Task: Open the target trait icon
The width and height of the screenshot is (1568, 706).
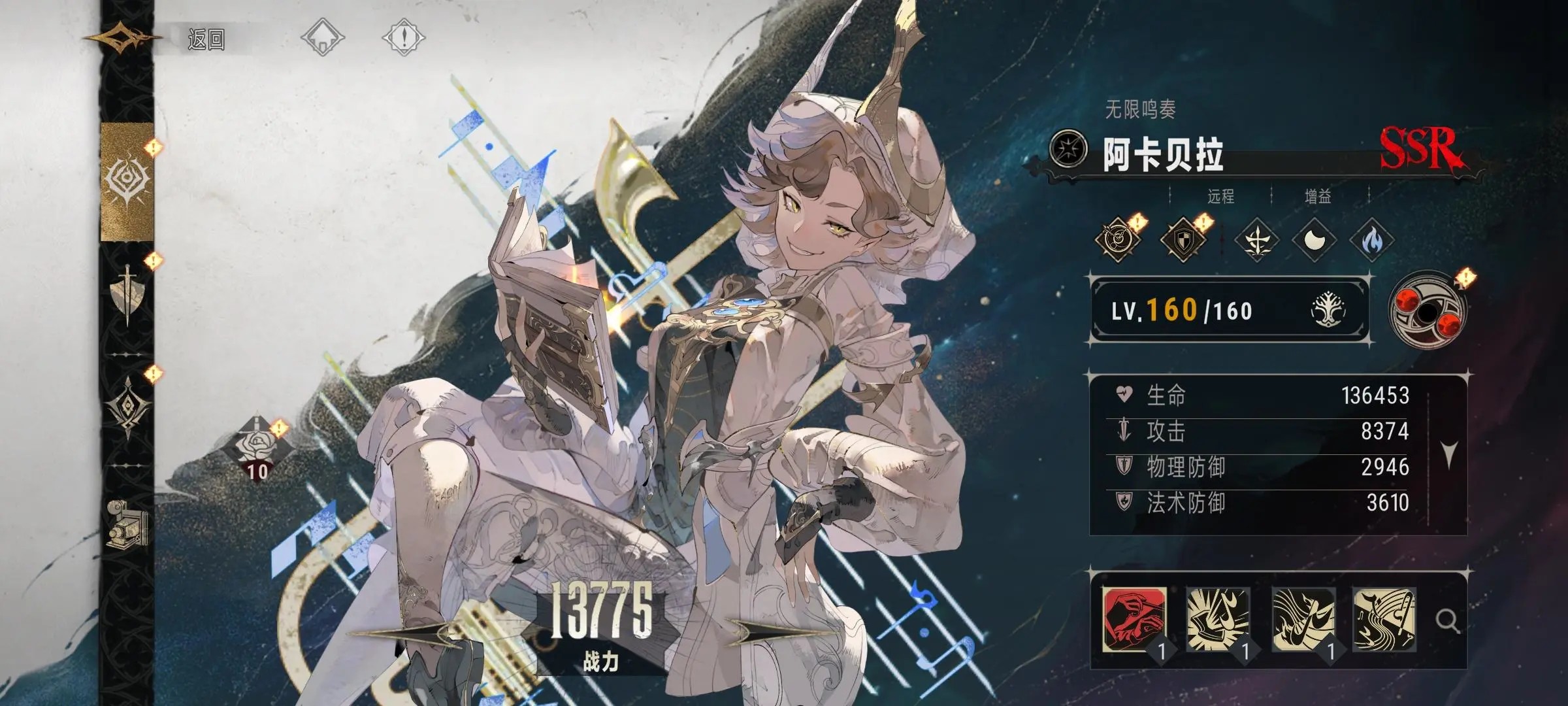Action: pos(1118,240)
